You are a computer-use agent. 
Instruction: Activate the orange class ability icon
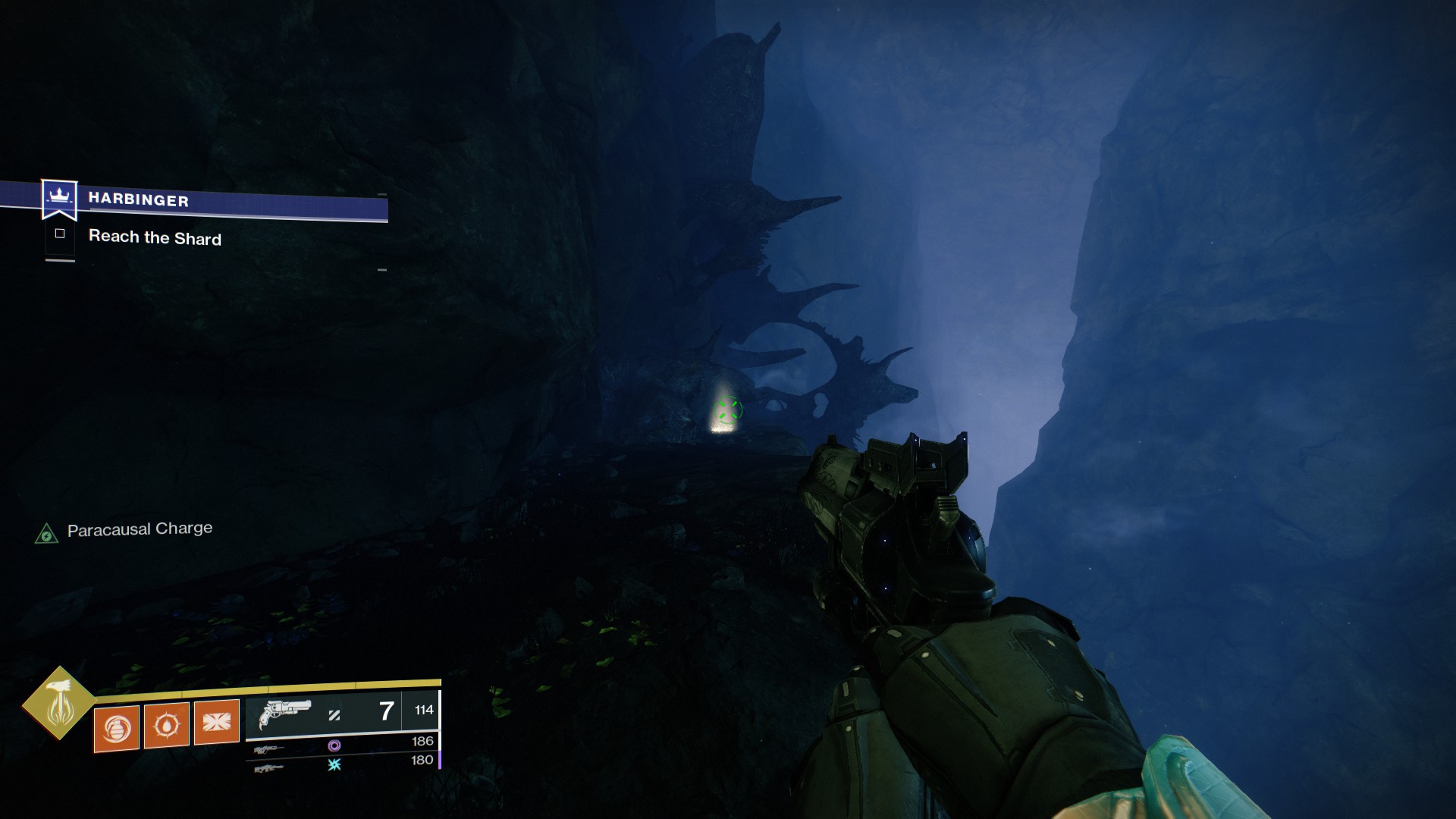coord(217,723)
